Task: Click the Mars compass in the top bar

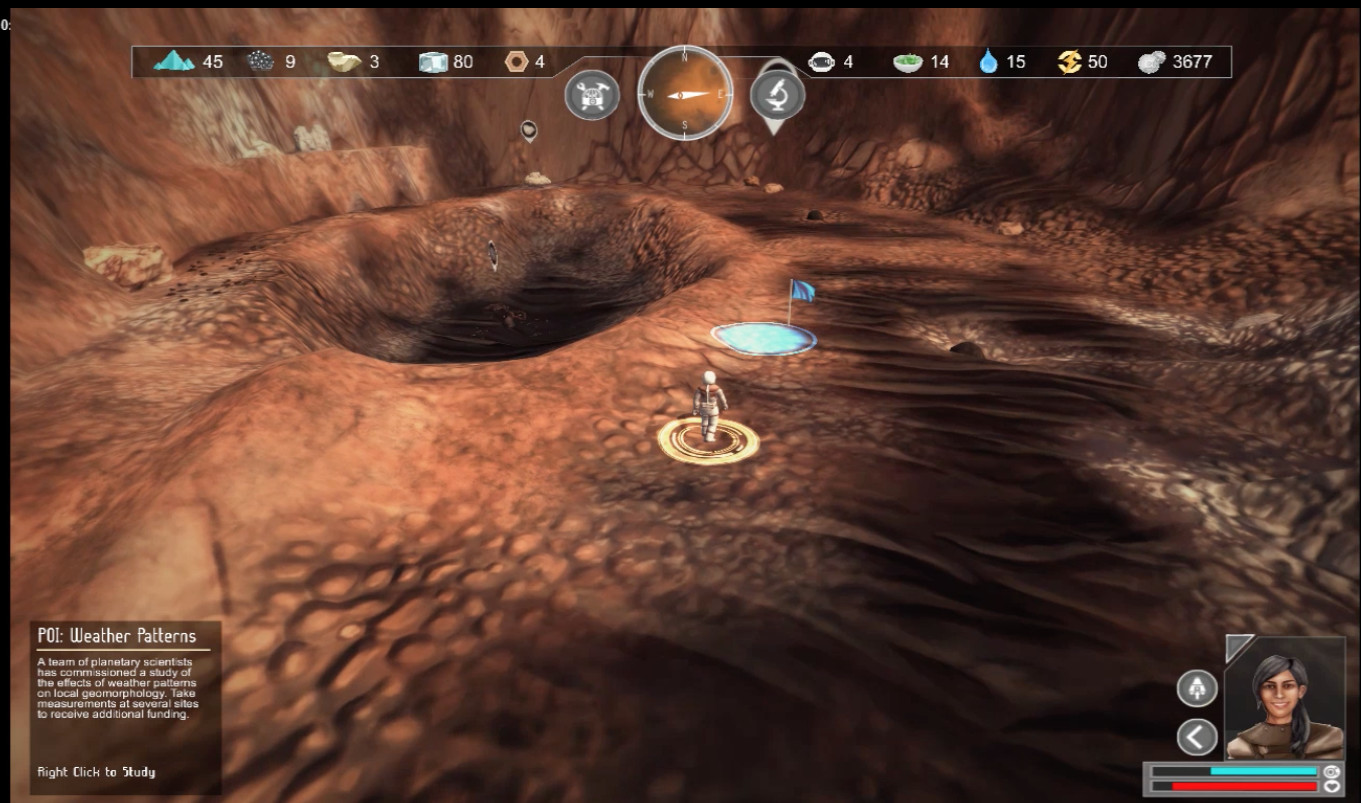Action: (x=685, y=93)
